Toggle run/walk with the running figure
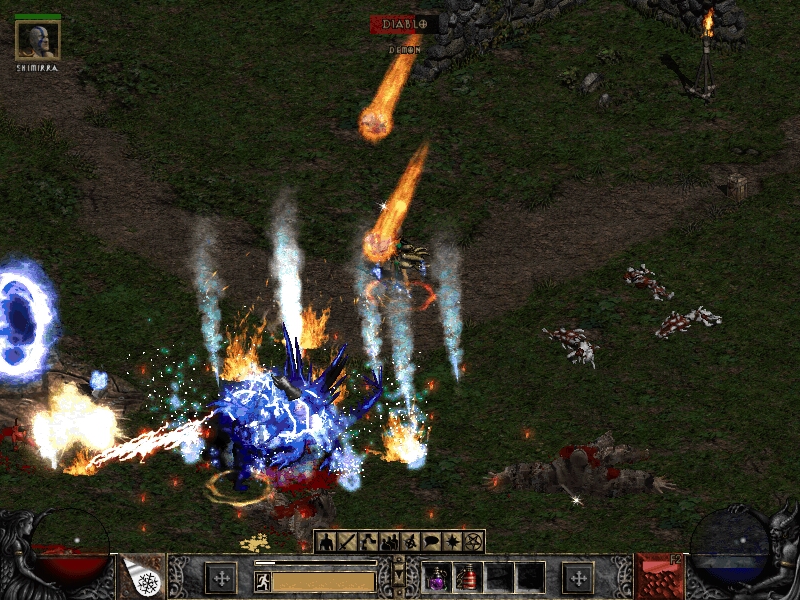The width and height of the screenshot is (800, 600). tap(263, 580)
